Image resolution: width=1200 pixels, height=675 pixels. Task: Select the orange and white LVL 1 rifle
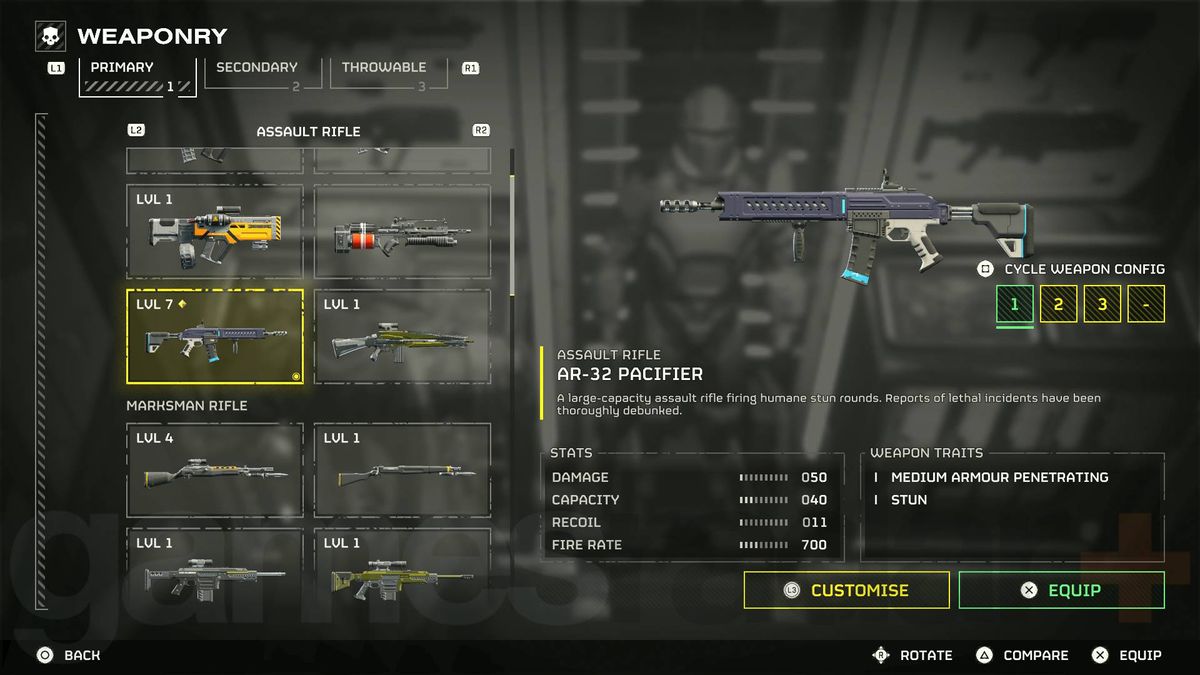click(x=215, y=232)
